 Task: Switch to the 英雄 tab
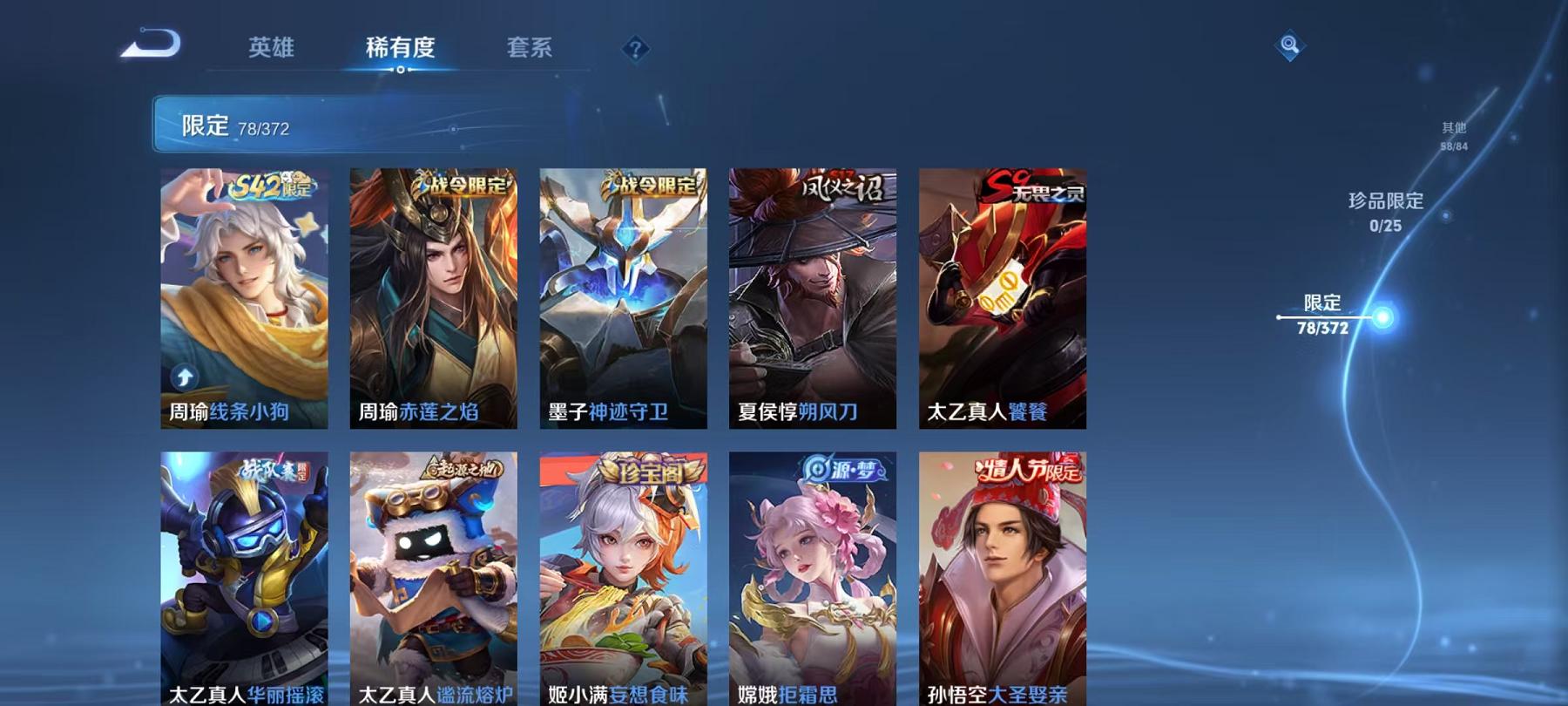click(269, 49)
